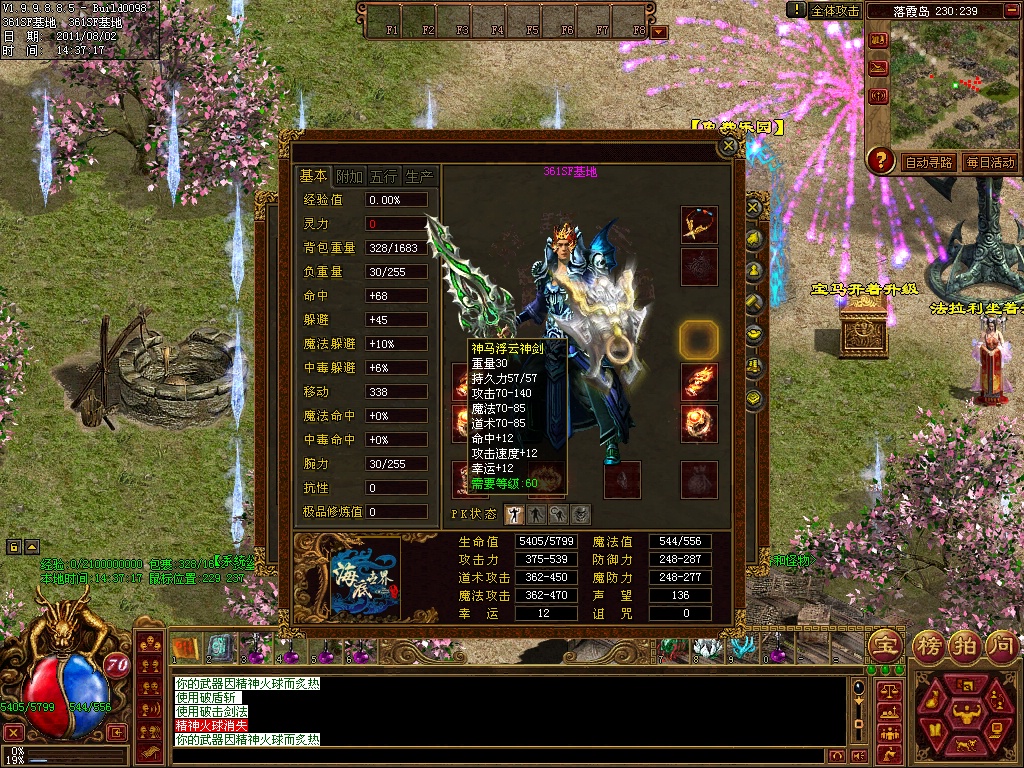The height and width of the screenshot is (768, 1024).
Task: Expand the F1–F8 skill bar dropdown arrow
Action: tap(659, 31)
